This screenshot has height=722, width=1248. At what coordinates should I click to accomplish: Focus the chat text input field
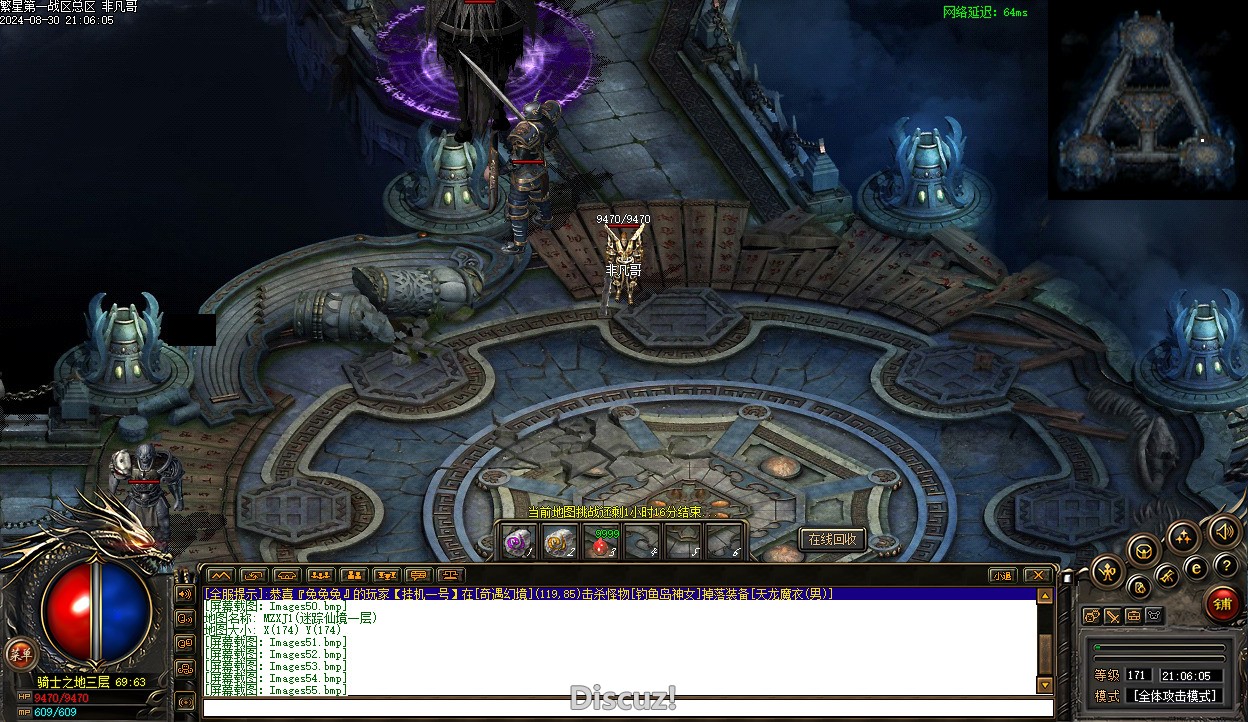pyautogui.click(x=620, y=708)
